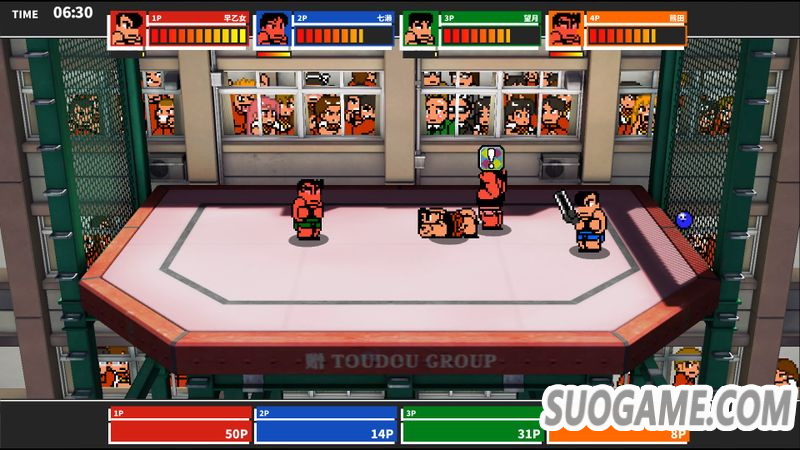Select the 2P fighter portrait

[273, 30]
